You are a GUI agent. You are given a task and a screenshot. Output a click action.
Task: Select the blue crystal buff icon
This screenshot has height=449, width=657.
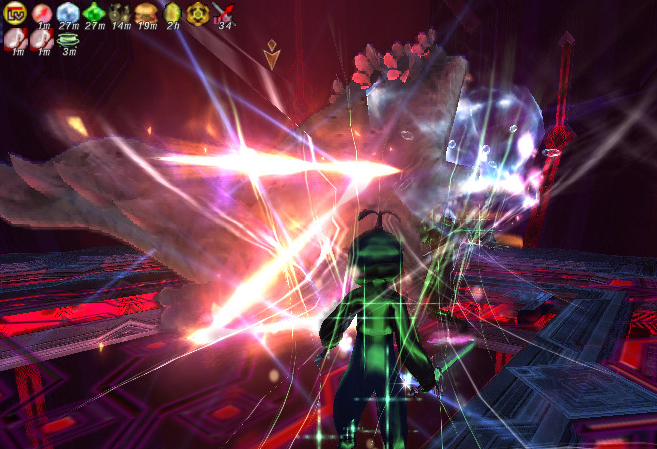pos(67,12)
